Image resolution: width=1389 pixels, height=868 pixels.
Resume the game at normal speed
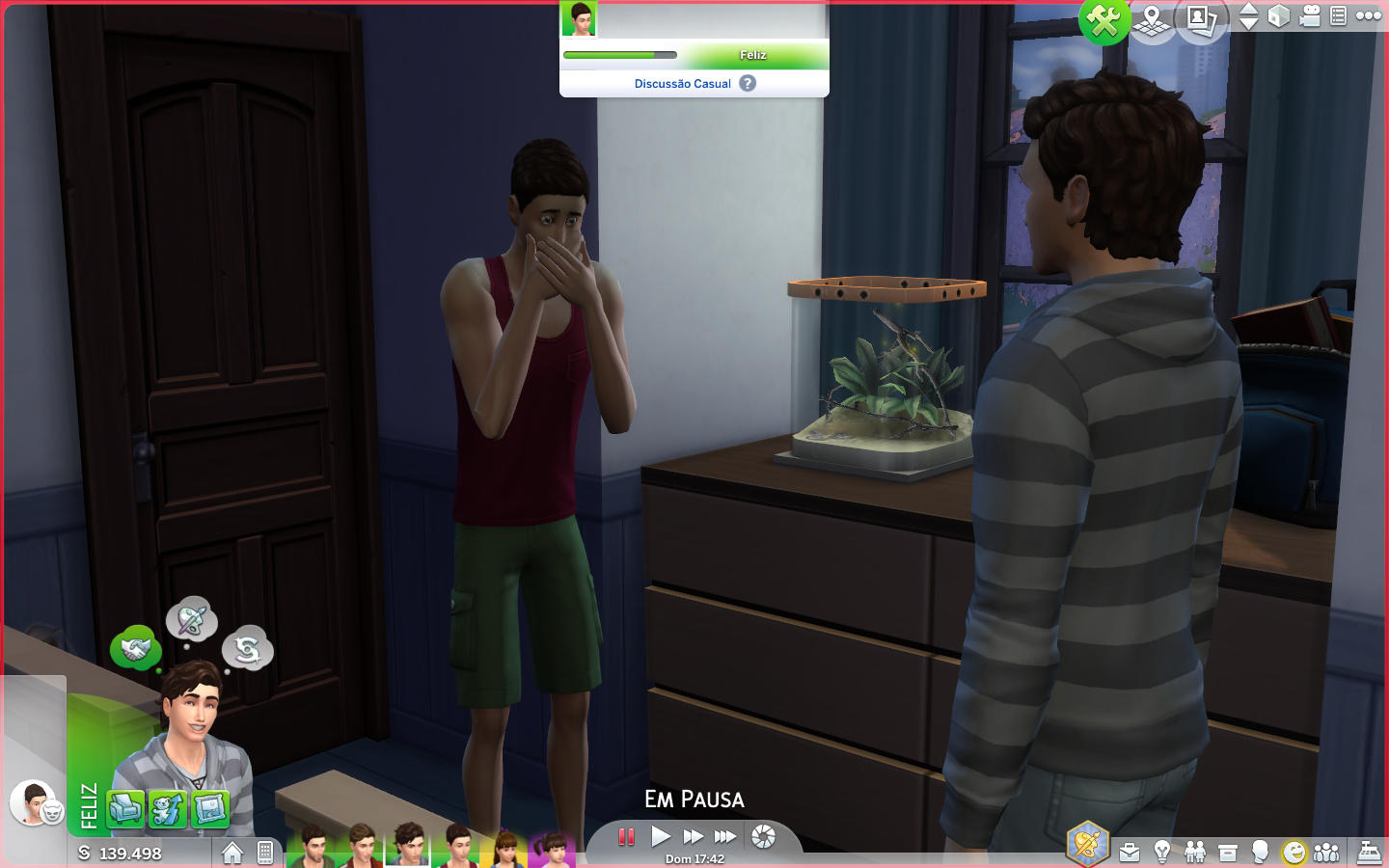tap(661, 836)
